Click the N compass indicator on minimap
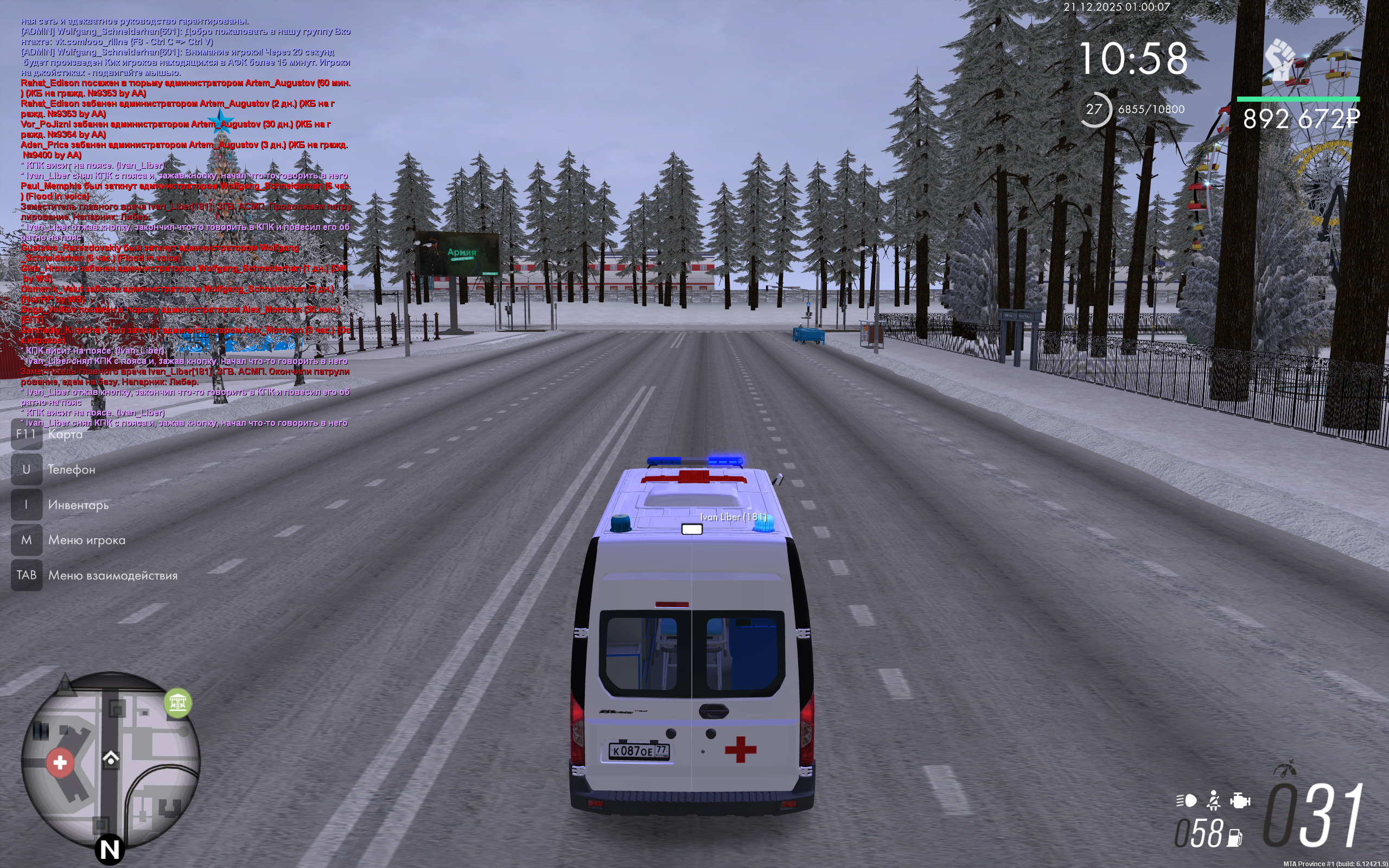The image size is (1389, 868). point(110,850)
